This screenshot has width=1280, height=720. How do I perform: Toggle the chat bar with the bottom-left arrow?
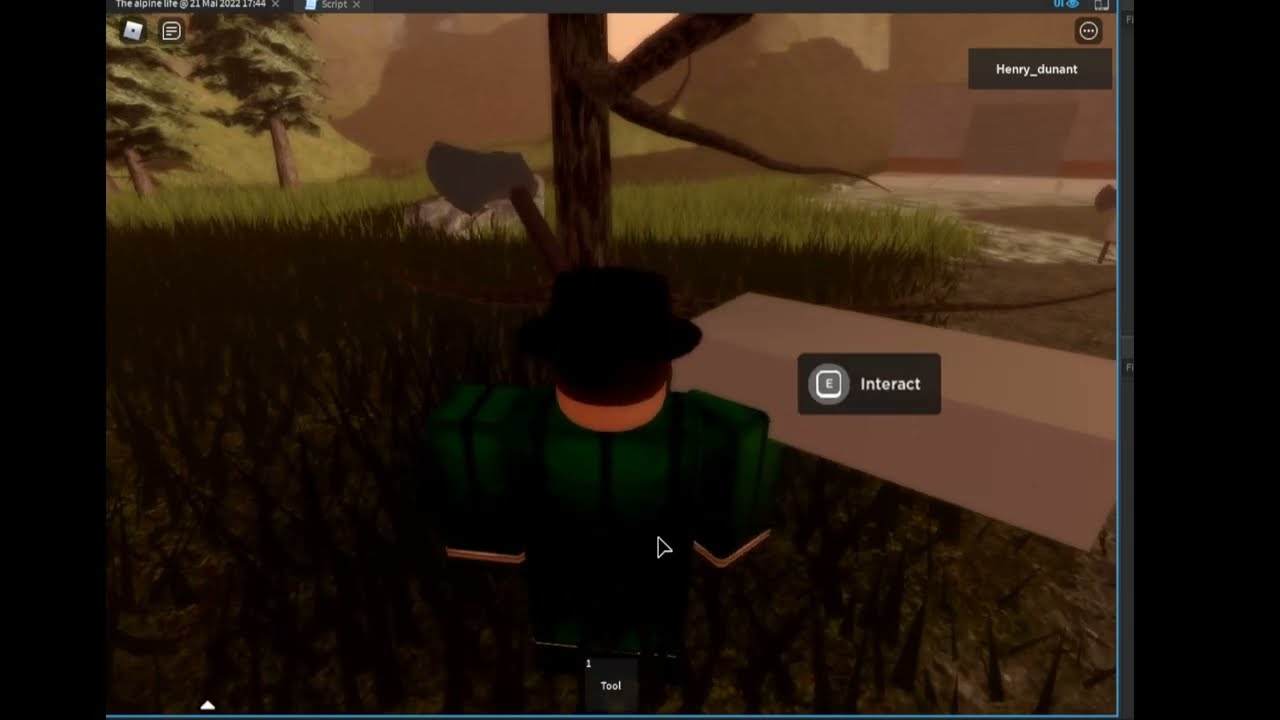208,704
